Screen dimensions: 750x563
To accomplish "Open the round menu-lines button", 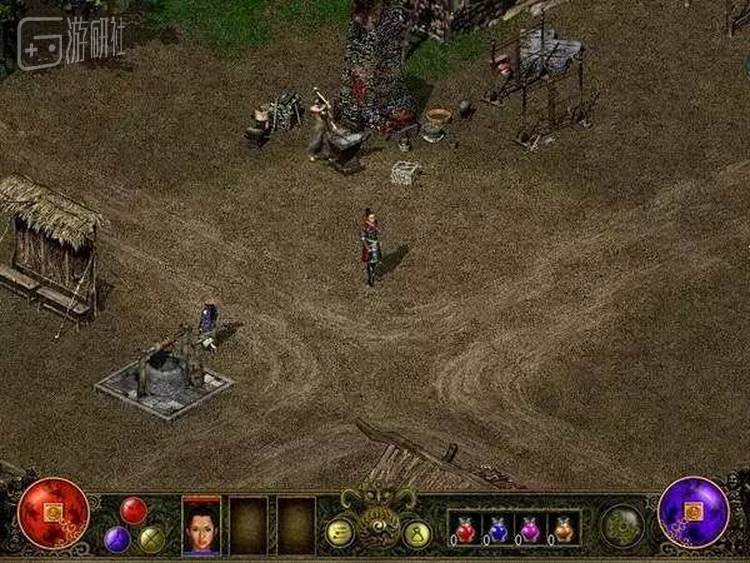I will (339, 532).
